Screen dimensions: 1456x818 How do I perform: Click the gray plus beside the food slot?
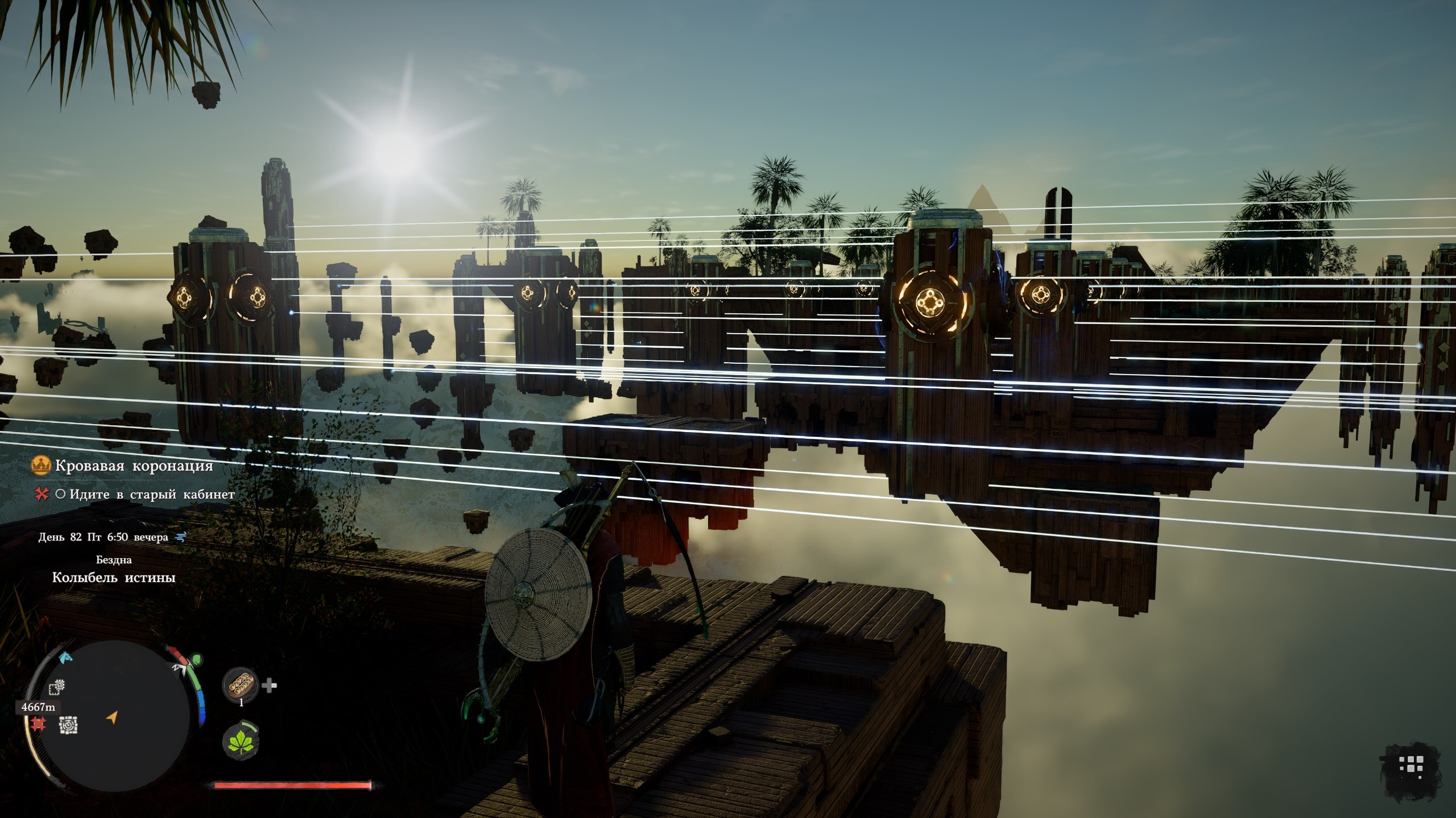point(269,686)
